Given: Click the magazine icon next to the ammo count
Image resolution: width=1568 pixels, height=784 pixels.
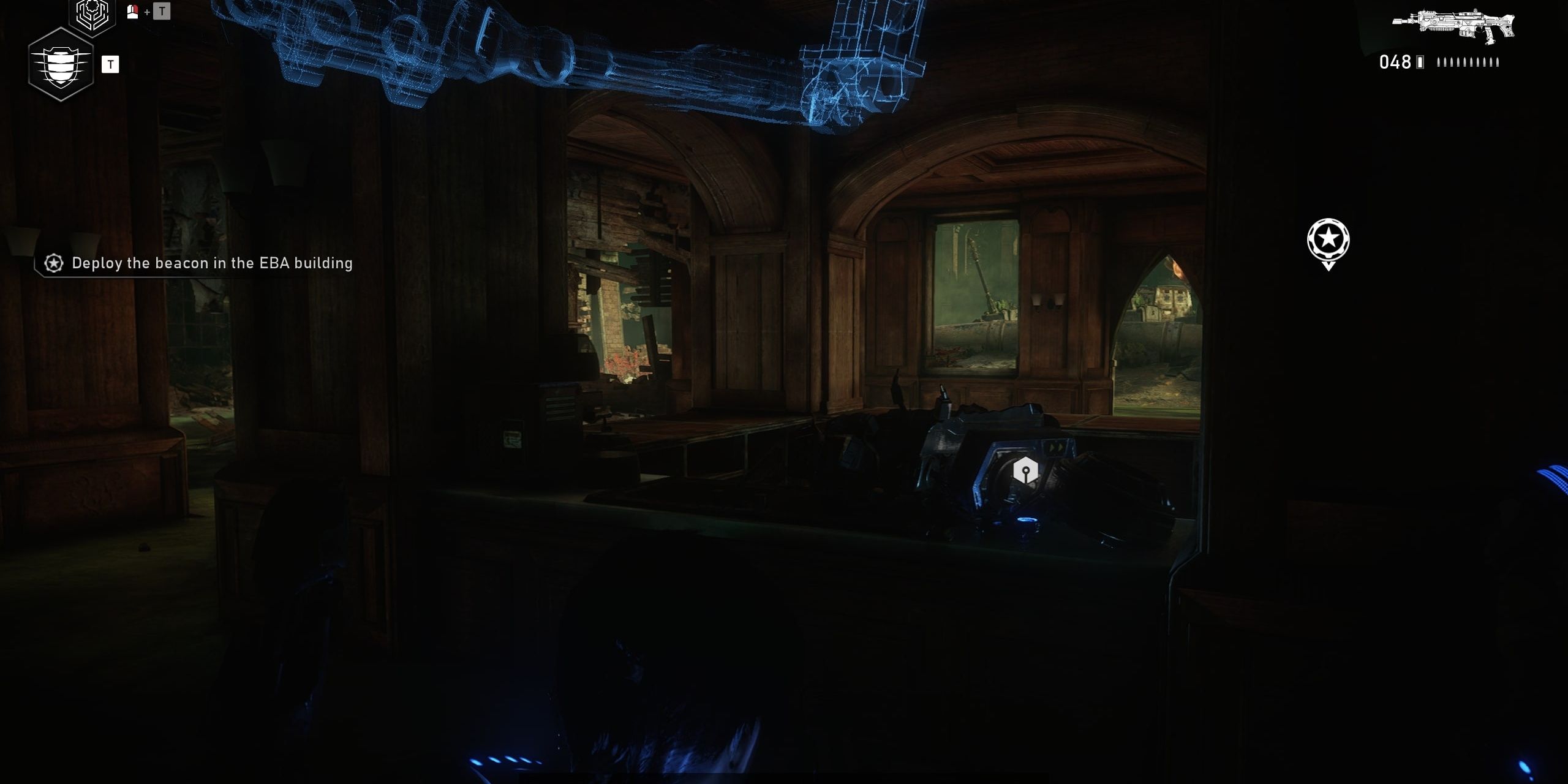Looking at the screenshot, I should click(x=1421, y=61).
